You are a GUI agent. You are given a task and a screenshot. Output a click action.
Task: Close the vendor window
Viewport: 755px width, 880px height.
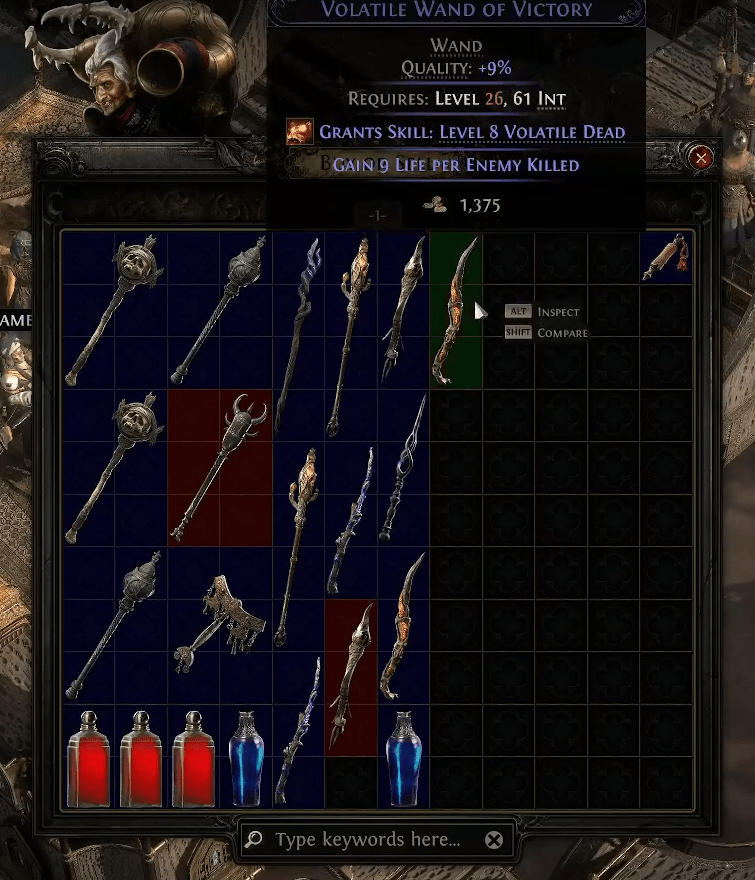coord(702,157)
